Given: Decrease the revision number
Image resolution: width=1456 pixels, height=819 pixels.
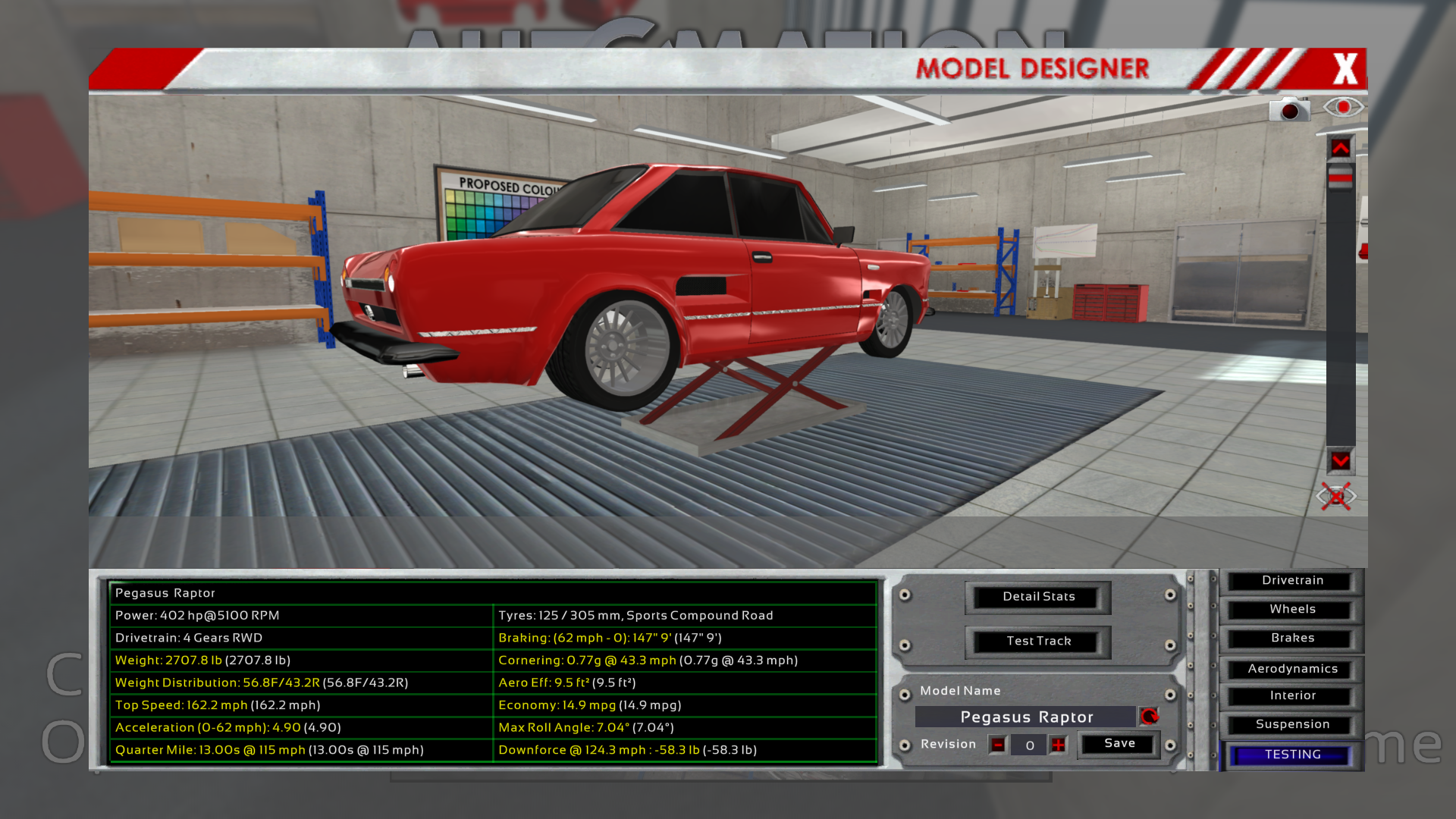Looking at the screenshot, I should pyautogui.click(x=998, y=745).
